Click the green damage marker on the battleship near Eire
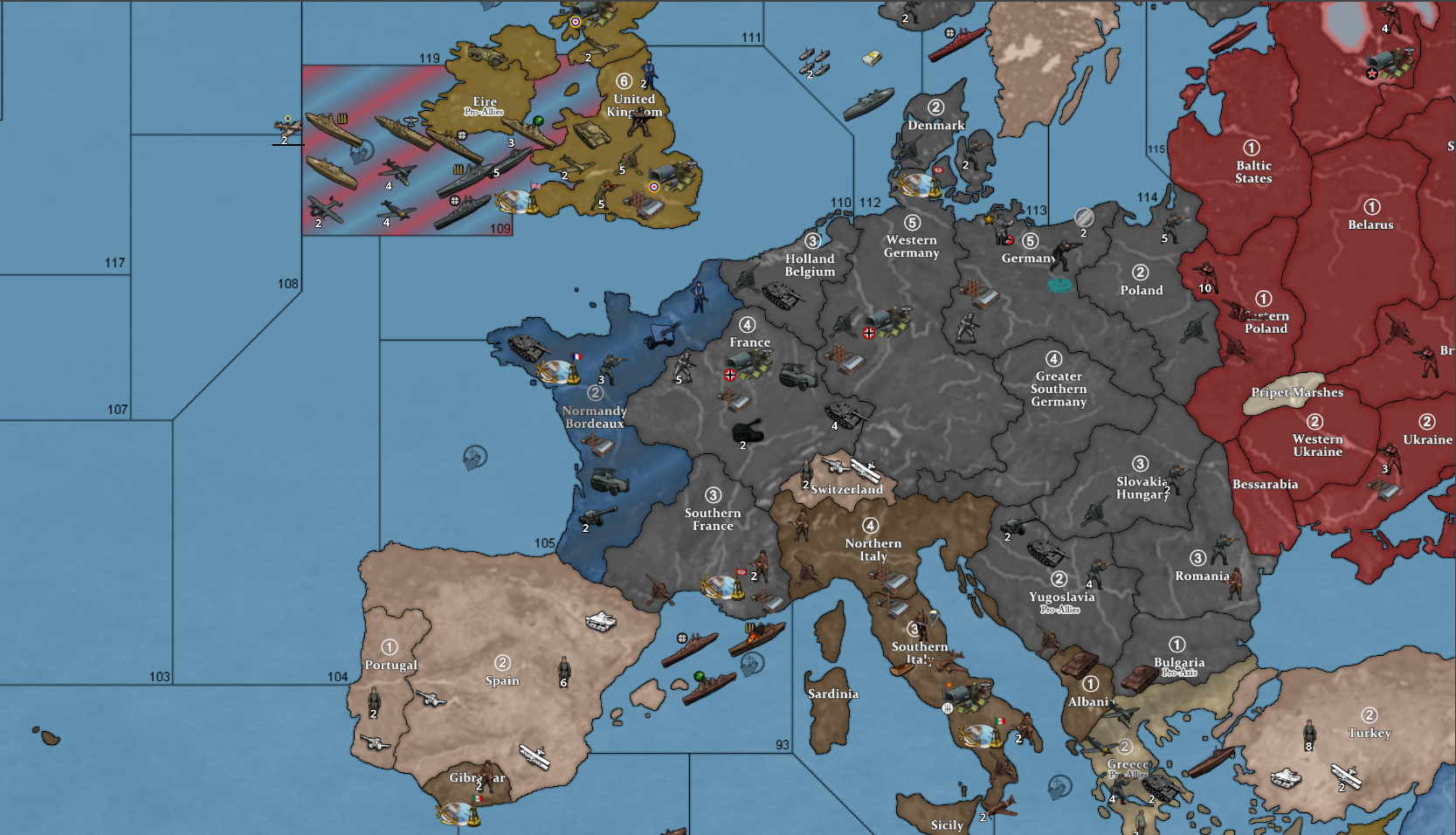 tap(538, 121)
